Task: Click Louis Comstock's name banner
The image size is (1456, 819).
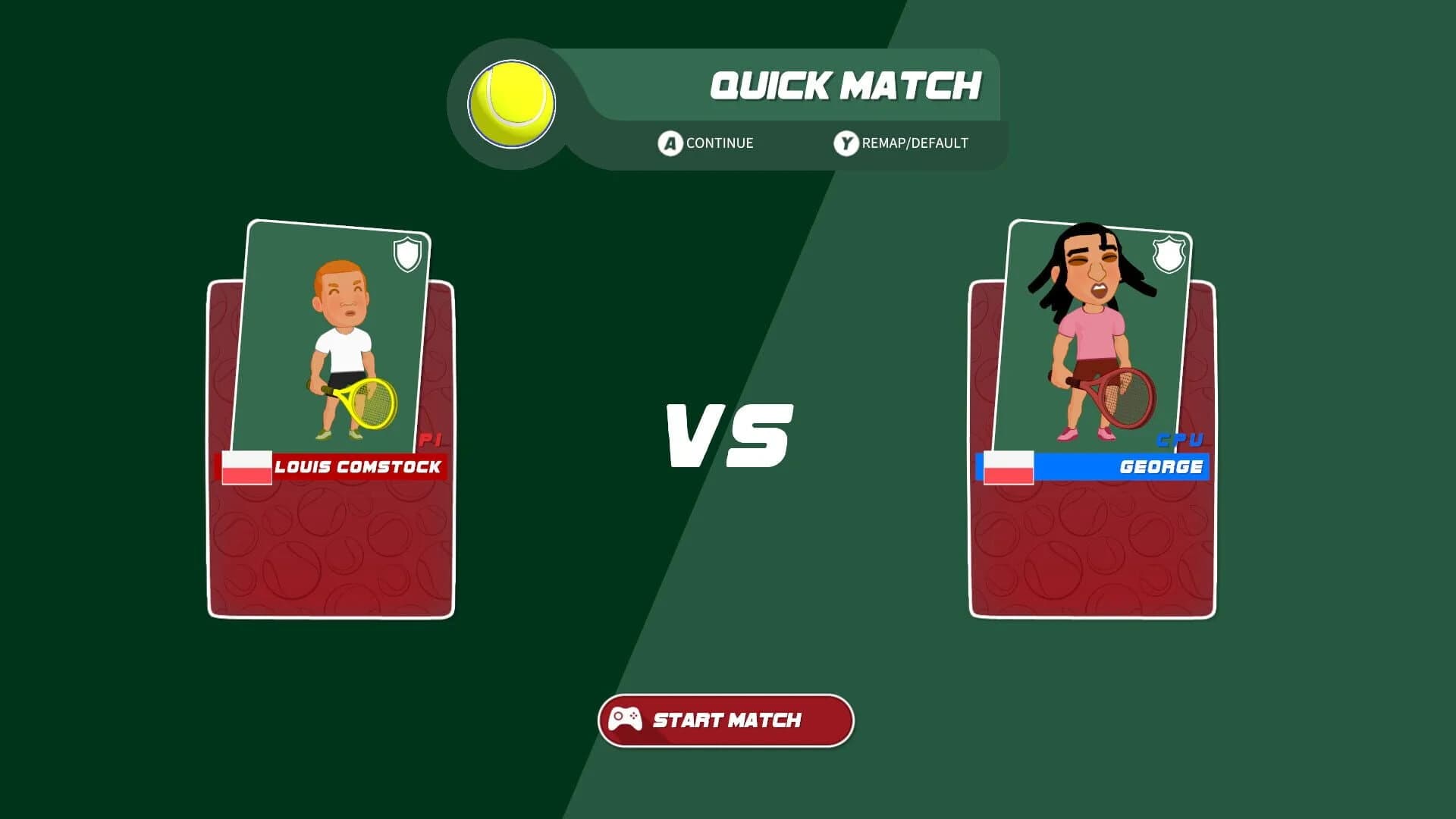Action: point(356,468)
